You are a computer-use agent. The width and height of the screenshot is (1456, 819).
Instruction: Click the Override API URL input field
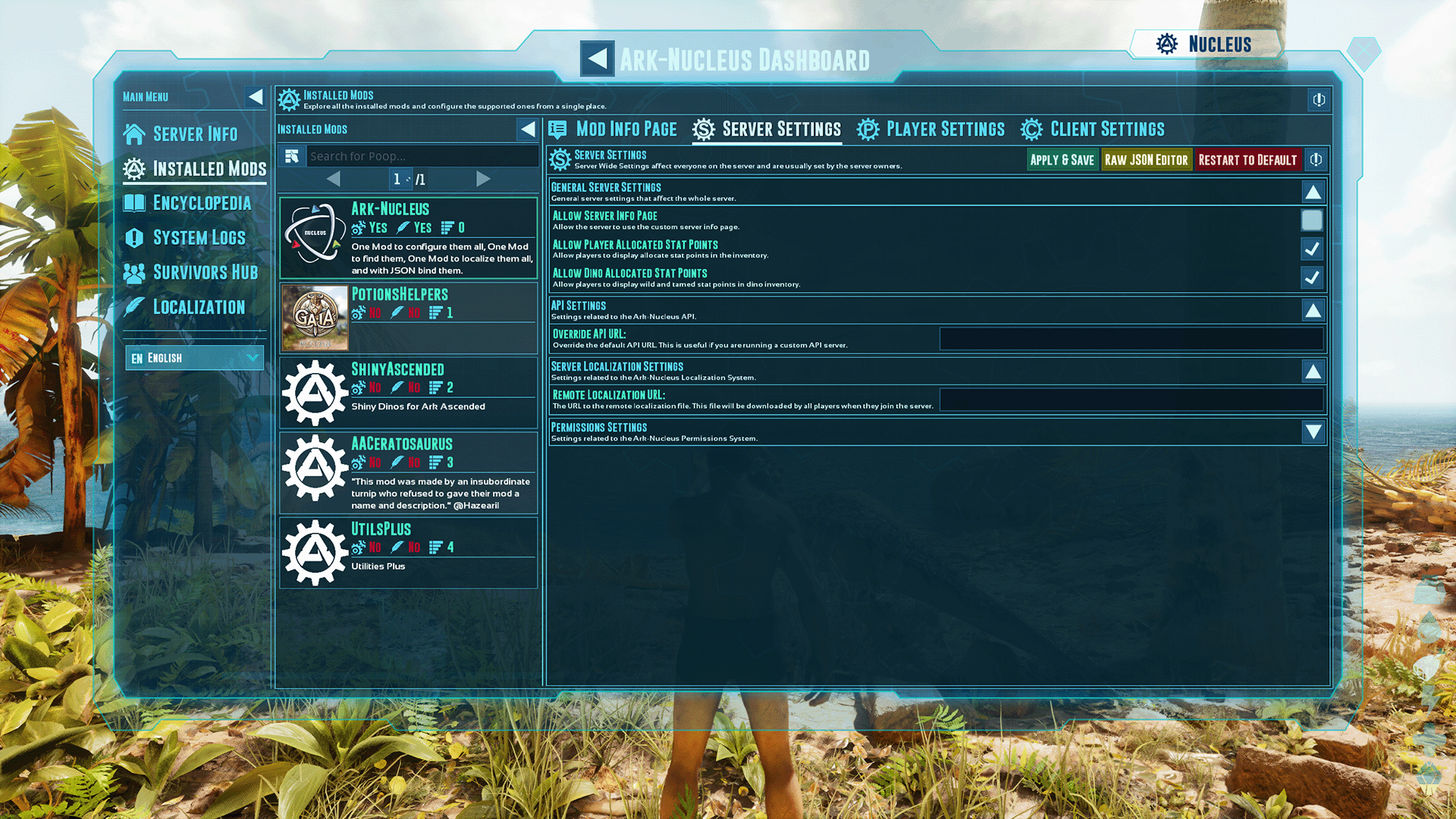point(1131,338)
